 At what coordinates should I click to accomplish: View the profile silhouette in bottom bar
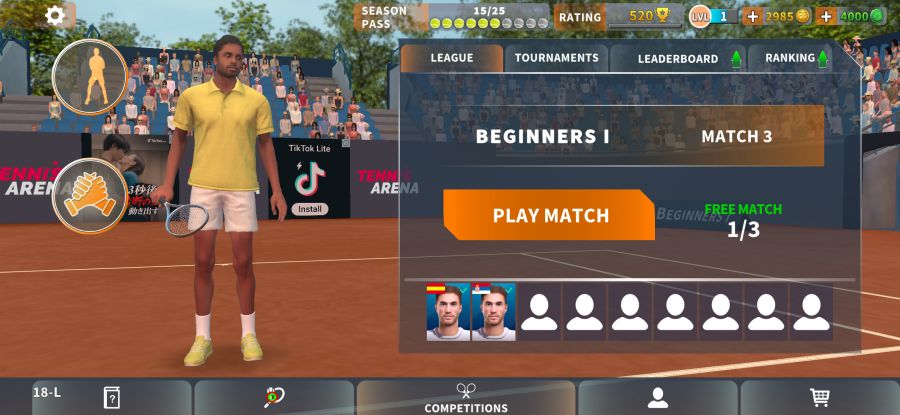click(x=657, y=398)
